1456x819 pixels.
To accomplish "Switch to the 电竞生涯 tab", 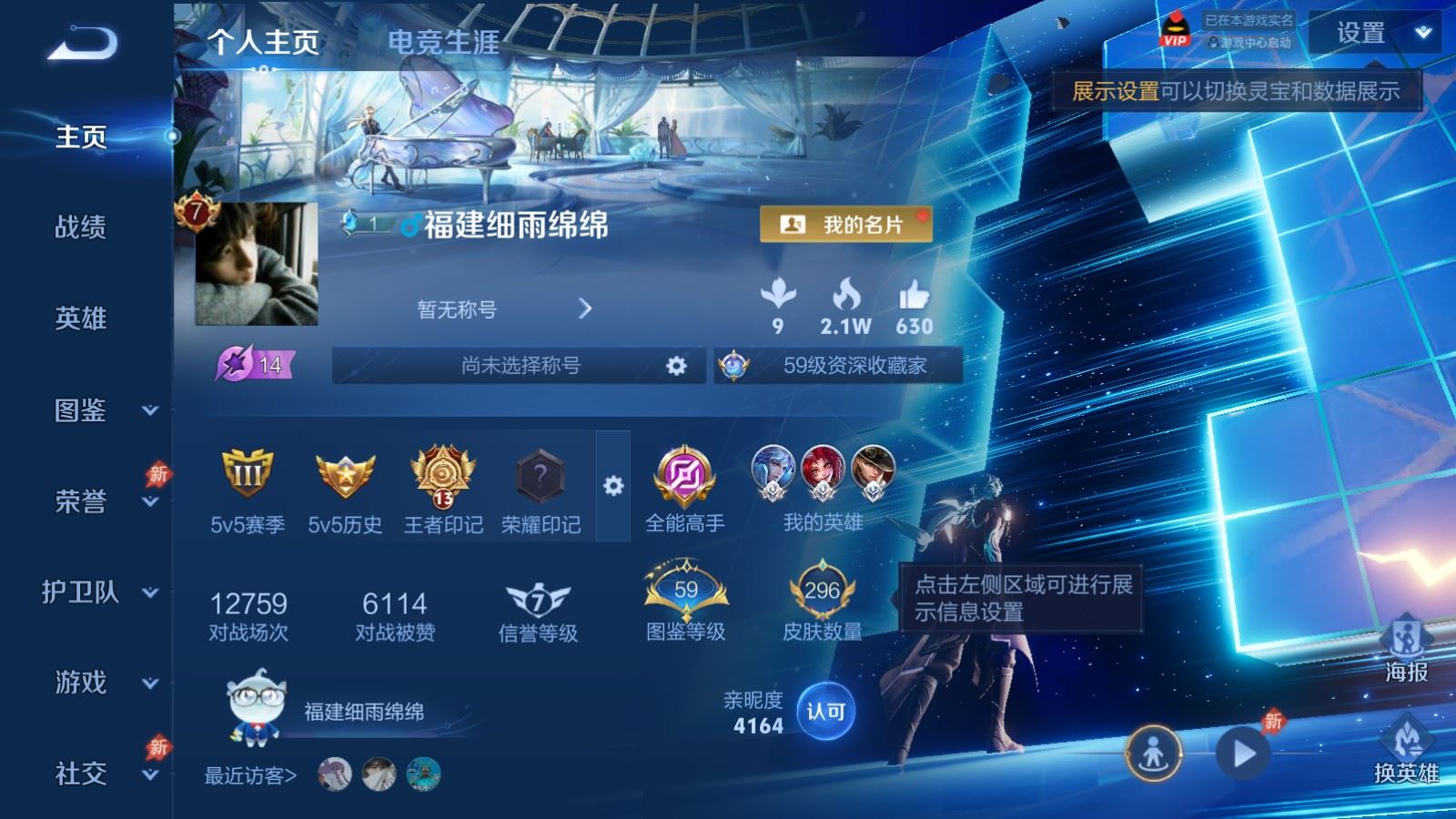I will 444,42.
